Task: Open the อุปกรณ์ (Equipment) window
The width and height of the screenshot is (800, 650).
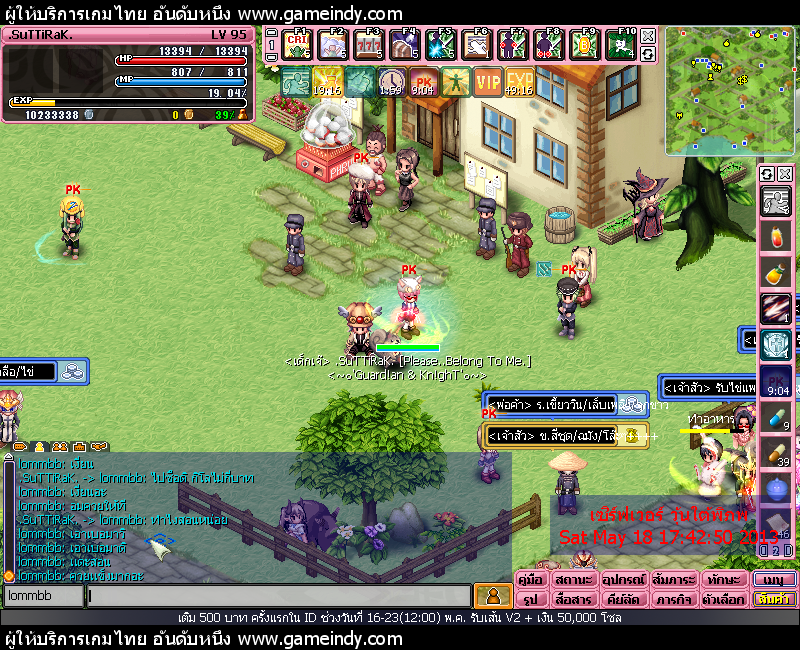Action: coord(624,580)
